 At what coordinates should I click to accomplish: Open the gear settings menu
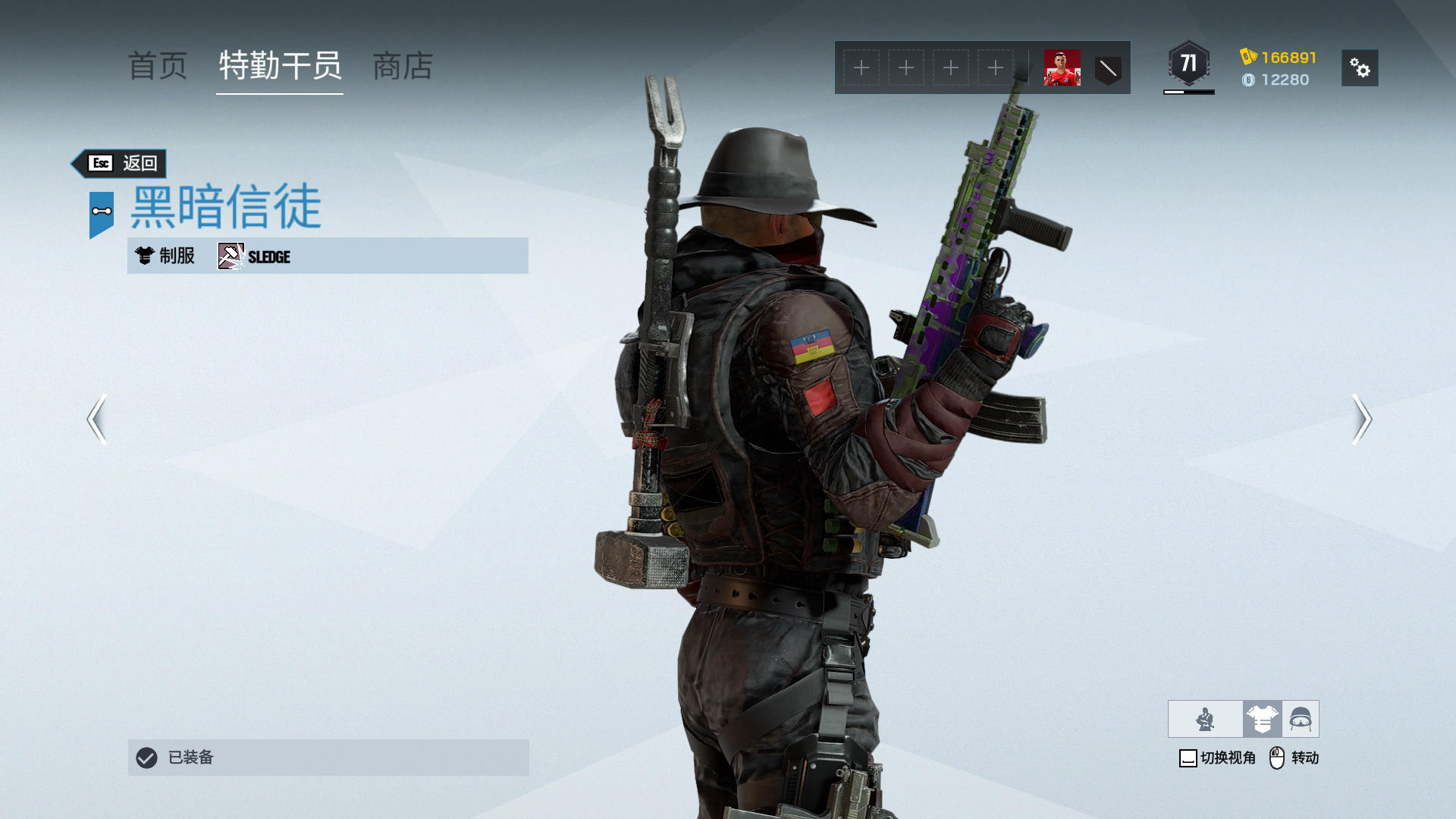pos(1359,68)
